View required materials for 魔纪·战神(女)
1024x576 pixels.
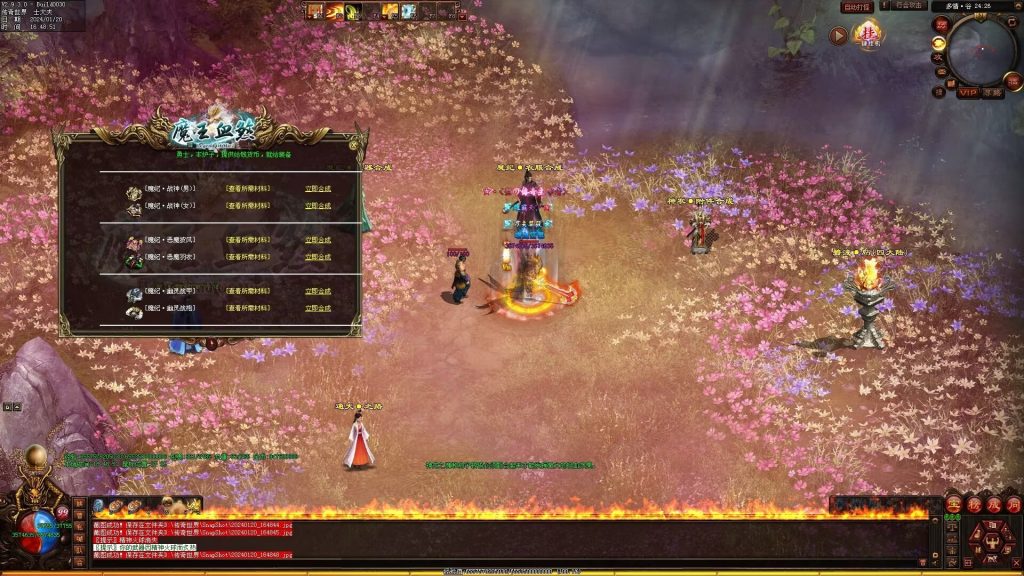click(x=247, y=206)
